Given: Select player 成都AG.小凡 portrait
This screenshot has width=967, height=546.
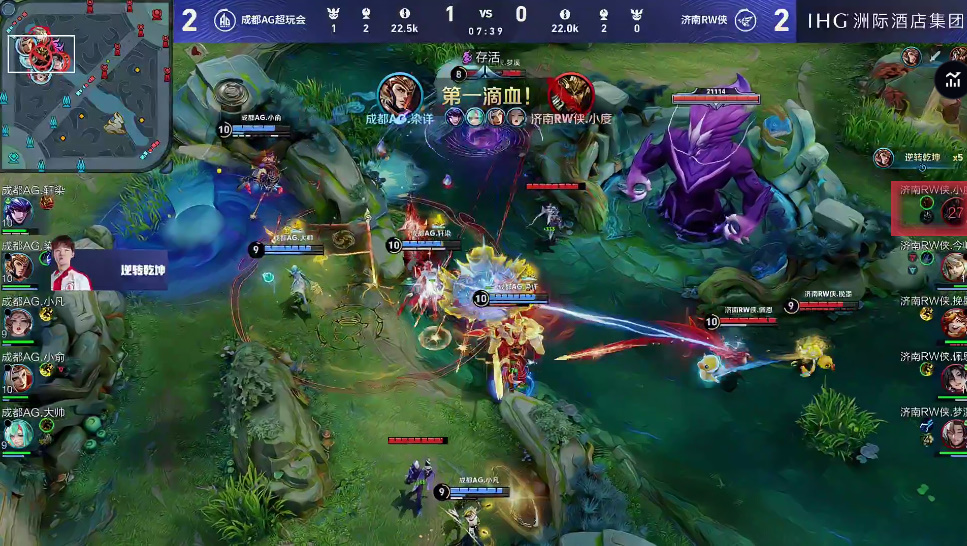Looking at the screenshot, I should click(17, 322).
